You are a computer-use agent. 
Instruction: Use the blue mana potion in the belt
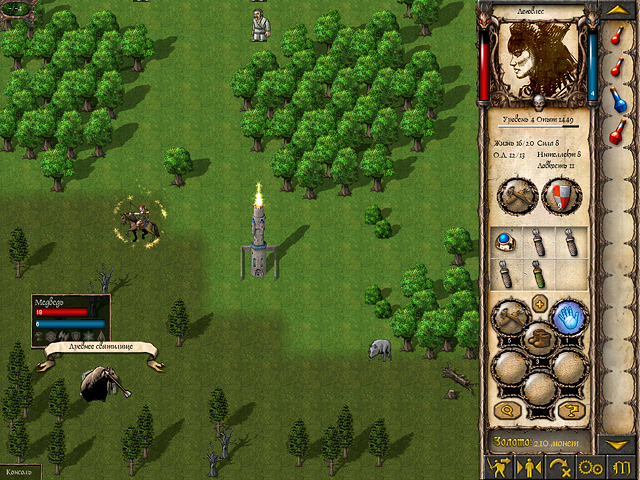619,100
